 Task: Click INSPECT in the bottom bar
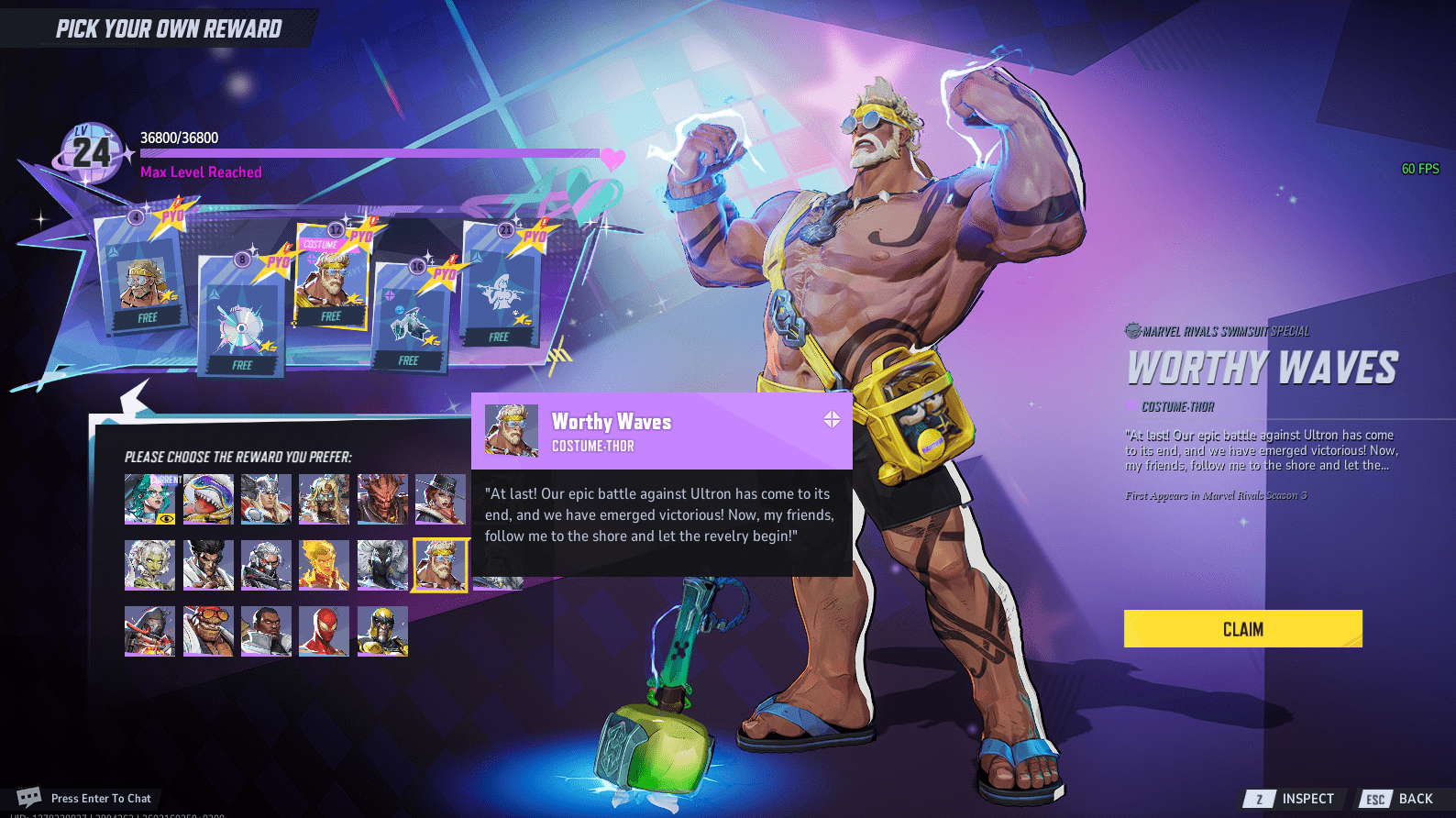[1306, 798]
